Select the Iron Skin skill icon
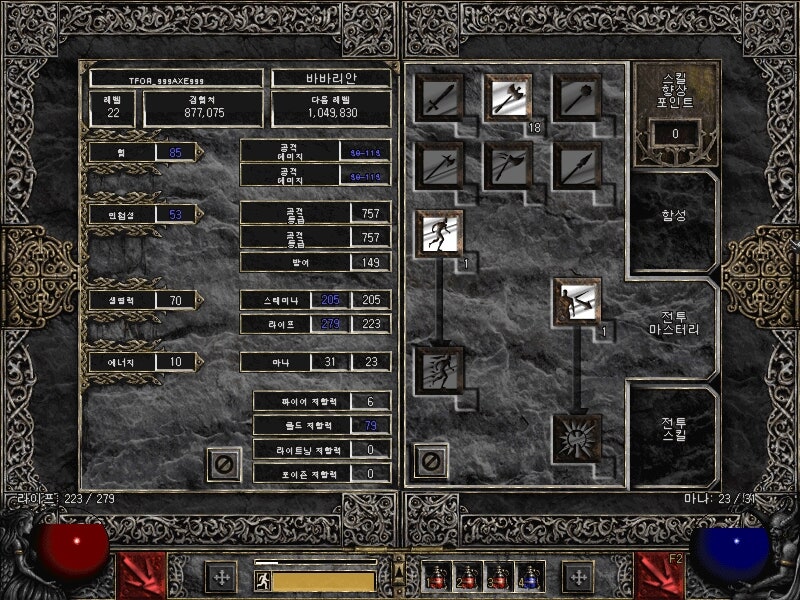Viewport: 800px width, 600px height. 577,302
